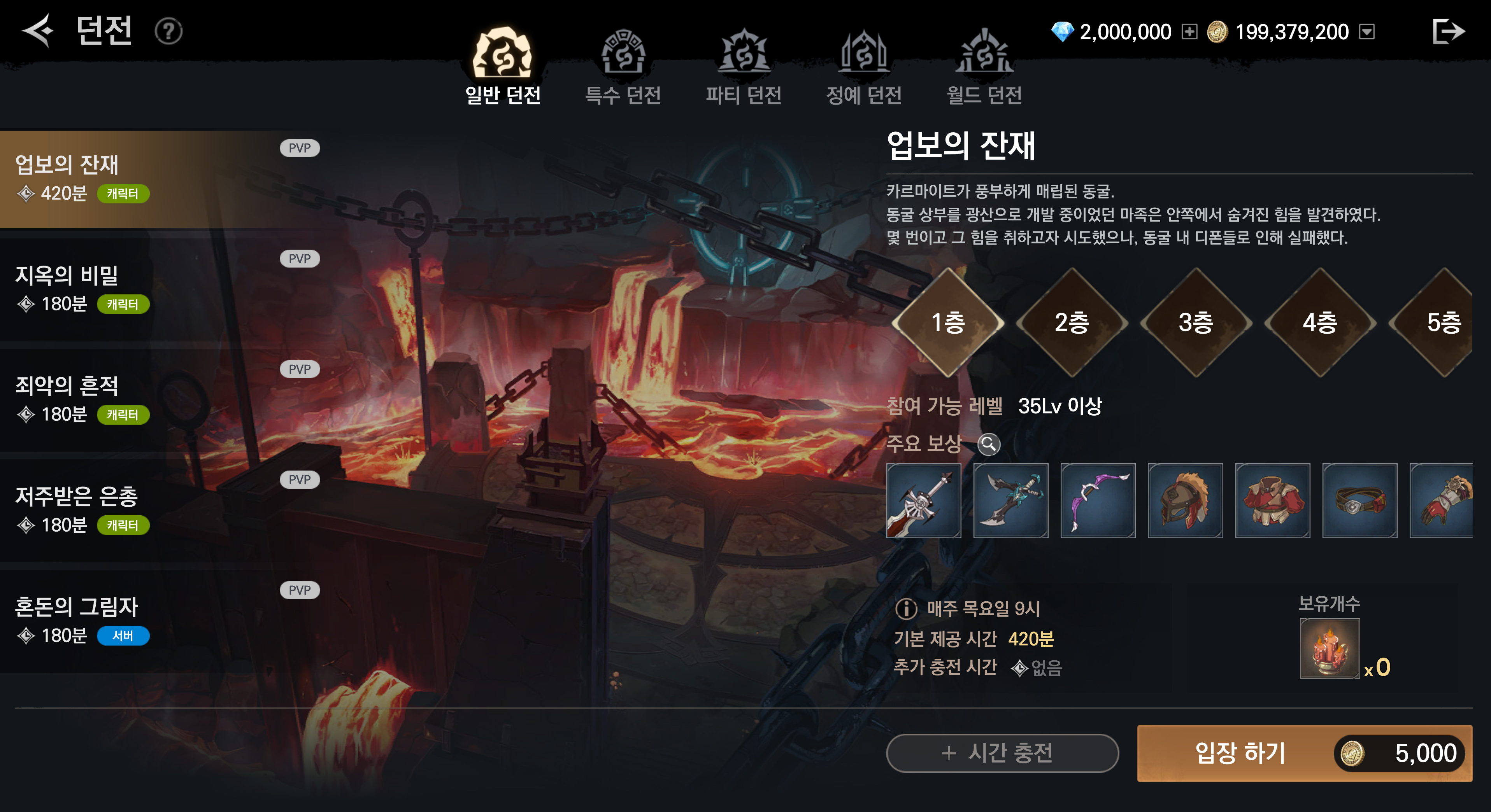Image resolution: width=1491 pixels, height=812 pixels.
Task: Inspect main rewards with the magnifier icon
Action: (x=989, y=444)
